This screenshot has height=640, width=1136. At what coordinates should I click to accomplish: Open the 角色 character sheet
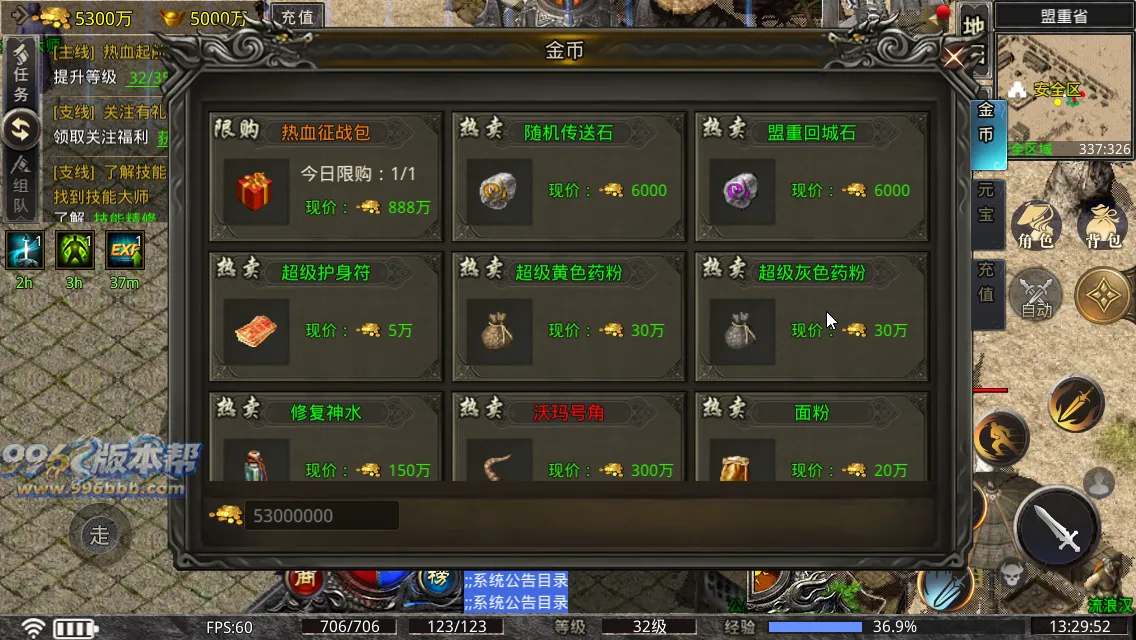pyautogui.click(x=1034, y=227)
